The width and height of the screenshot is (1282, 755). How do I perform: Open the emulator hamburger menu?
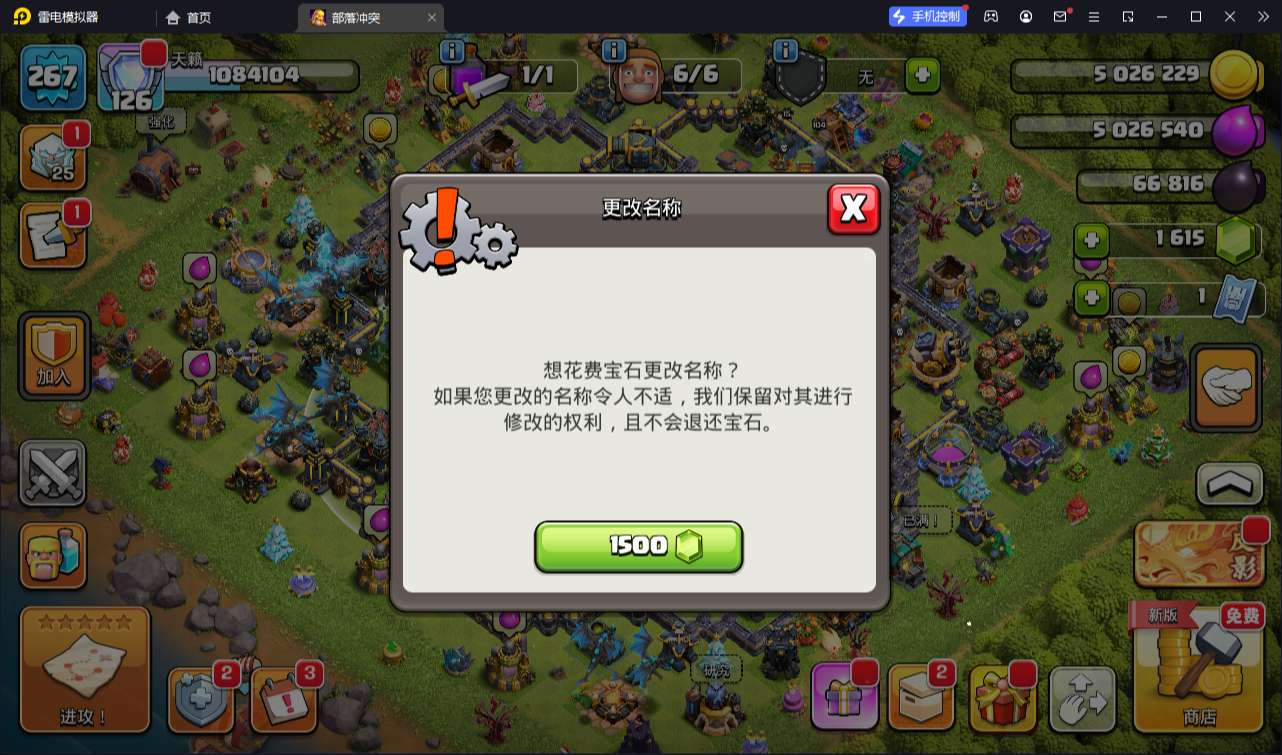1095,16
